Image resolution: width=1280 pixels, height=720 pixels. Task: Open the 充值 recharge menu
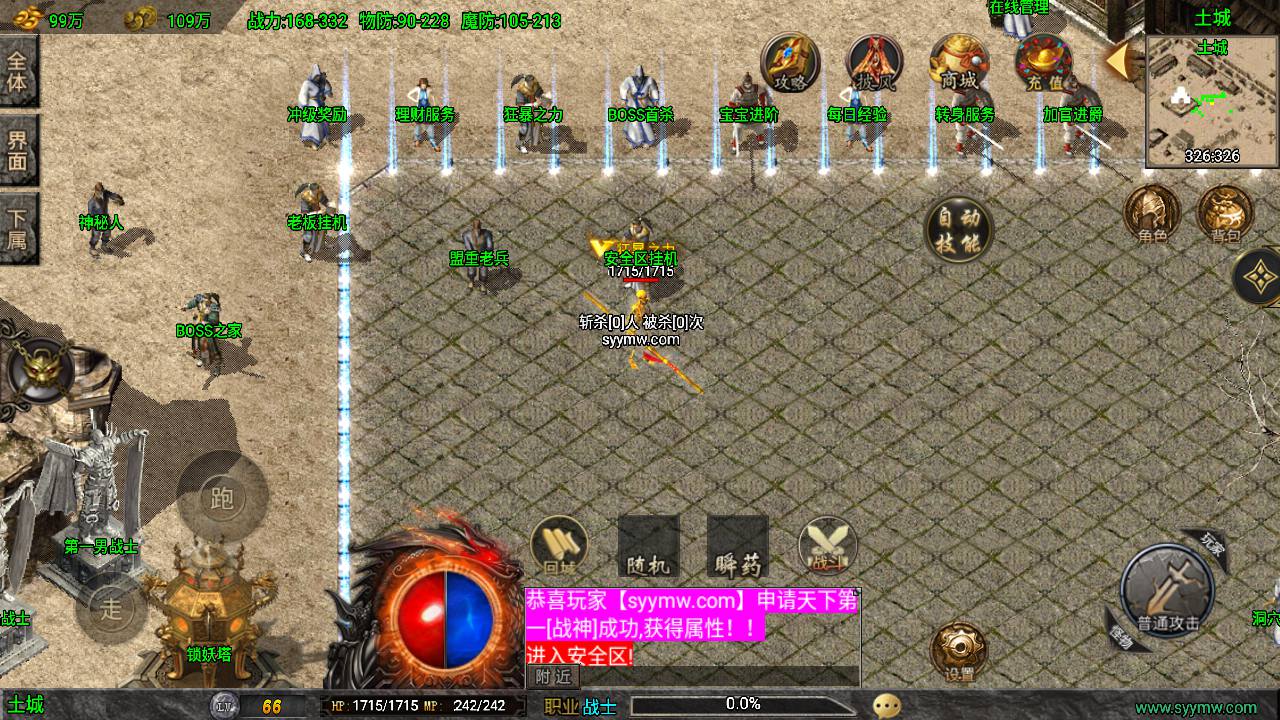pos(1043,63)
